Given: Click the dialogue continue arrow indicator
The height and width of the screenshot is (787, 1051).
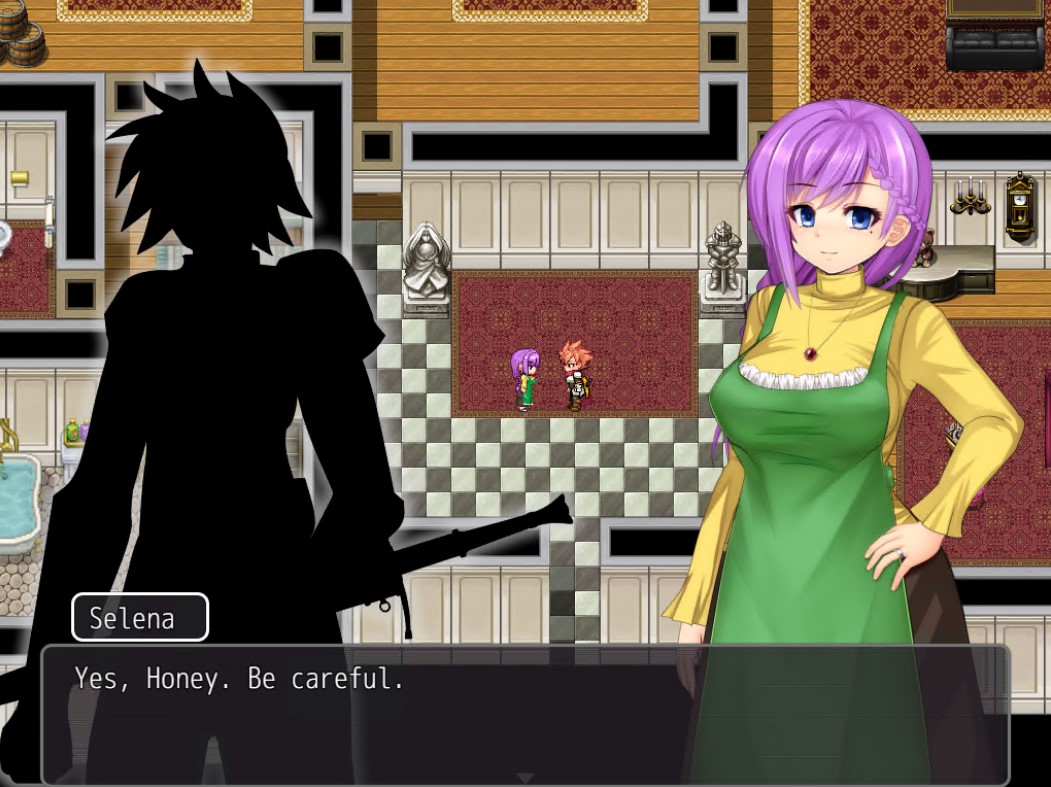Looking at the screenshot, I should point(525,777).
